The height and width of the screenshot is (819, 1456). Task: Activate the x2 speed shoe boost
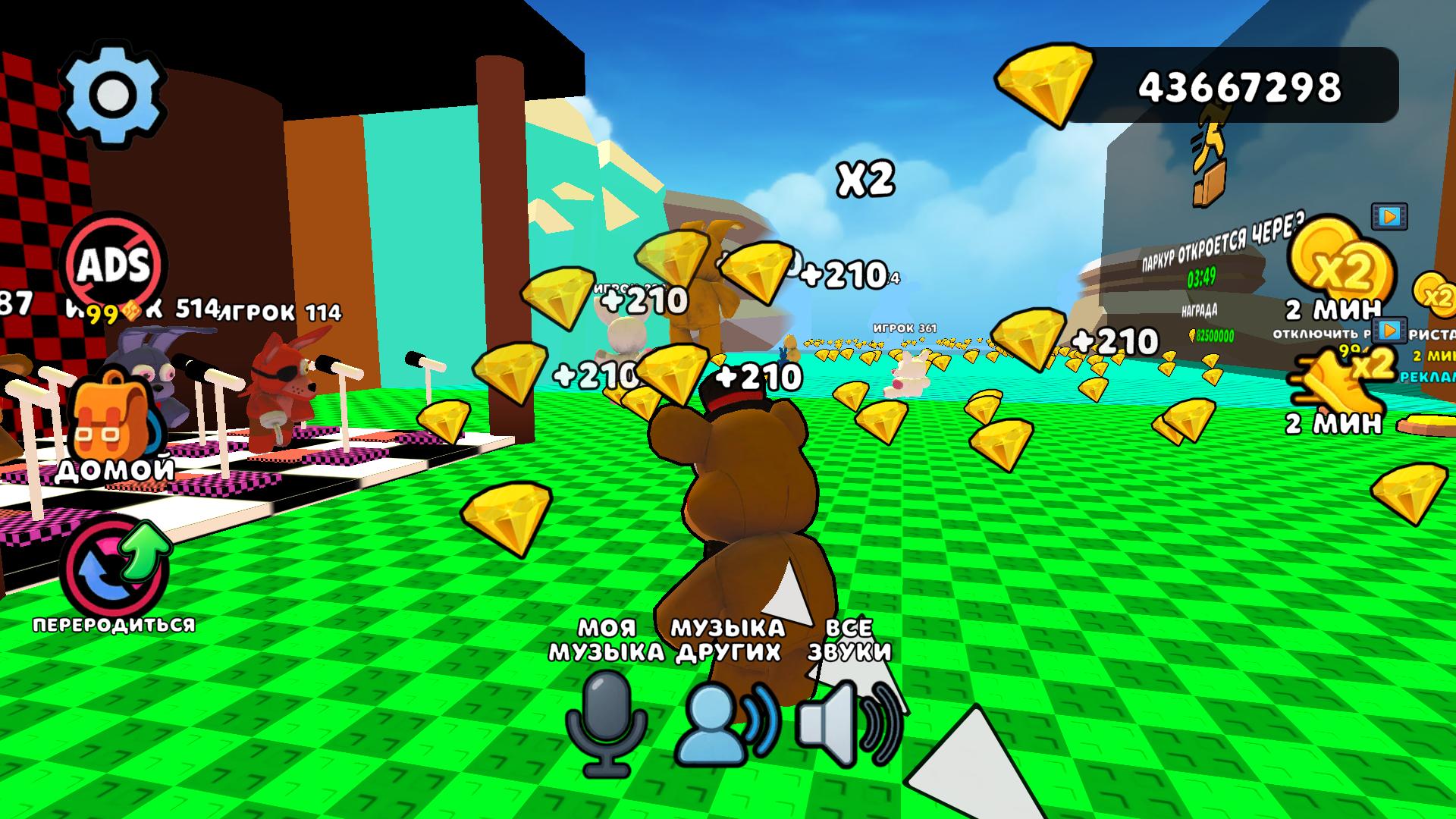[x=1341, y=379]
